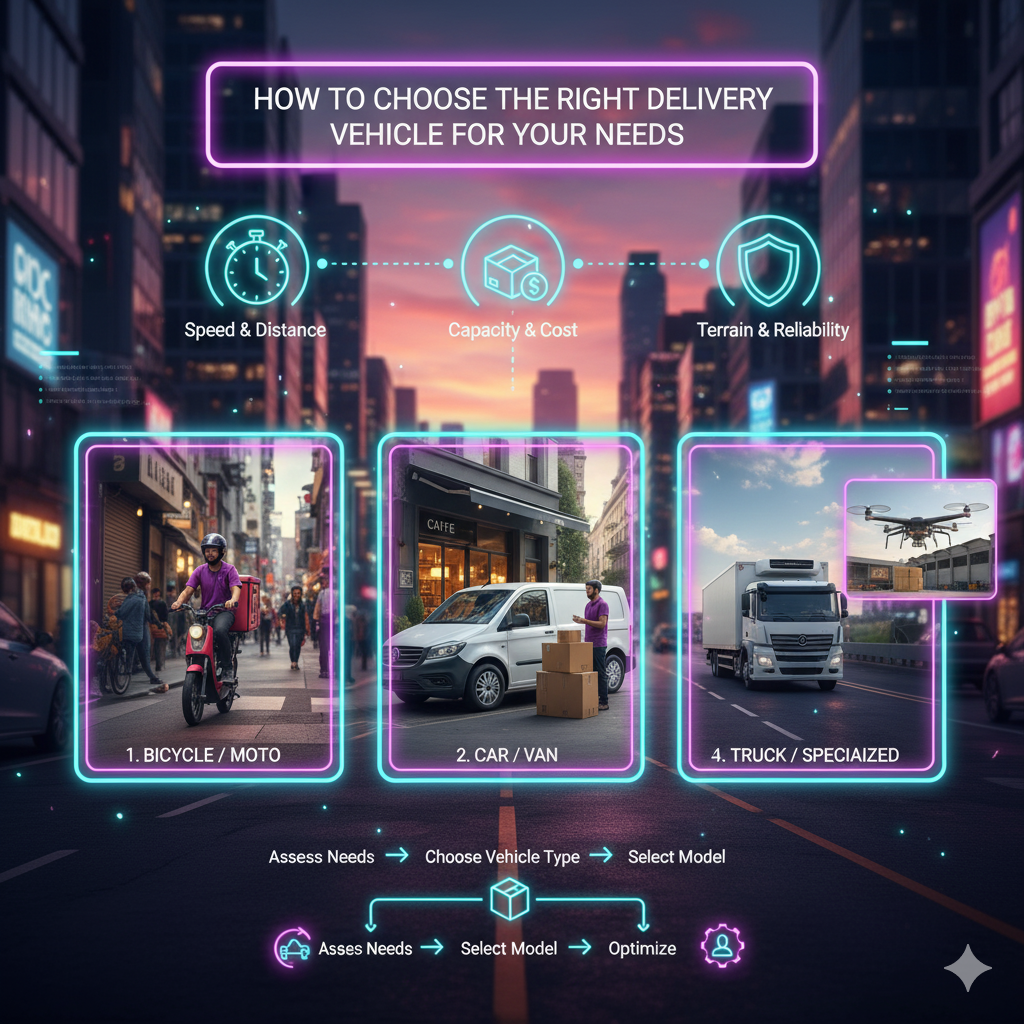Click the glowing cube icon above the flow
This screenshot has width=1024, height=1024.
coord(509,900)
